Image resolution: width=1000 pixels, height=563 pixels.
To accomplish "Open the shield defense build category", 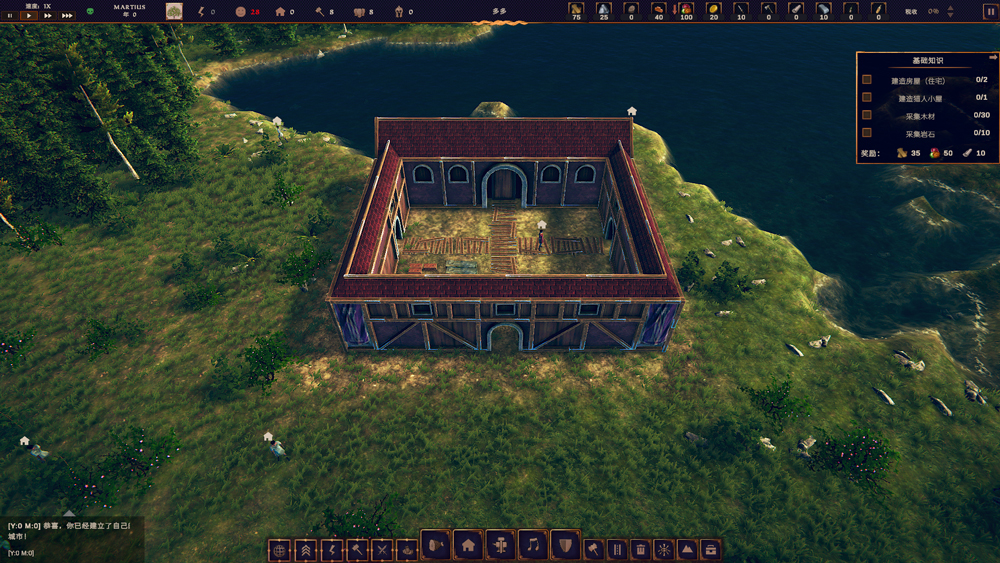I will point(565,545).
